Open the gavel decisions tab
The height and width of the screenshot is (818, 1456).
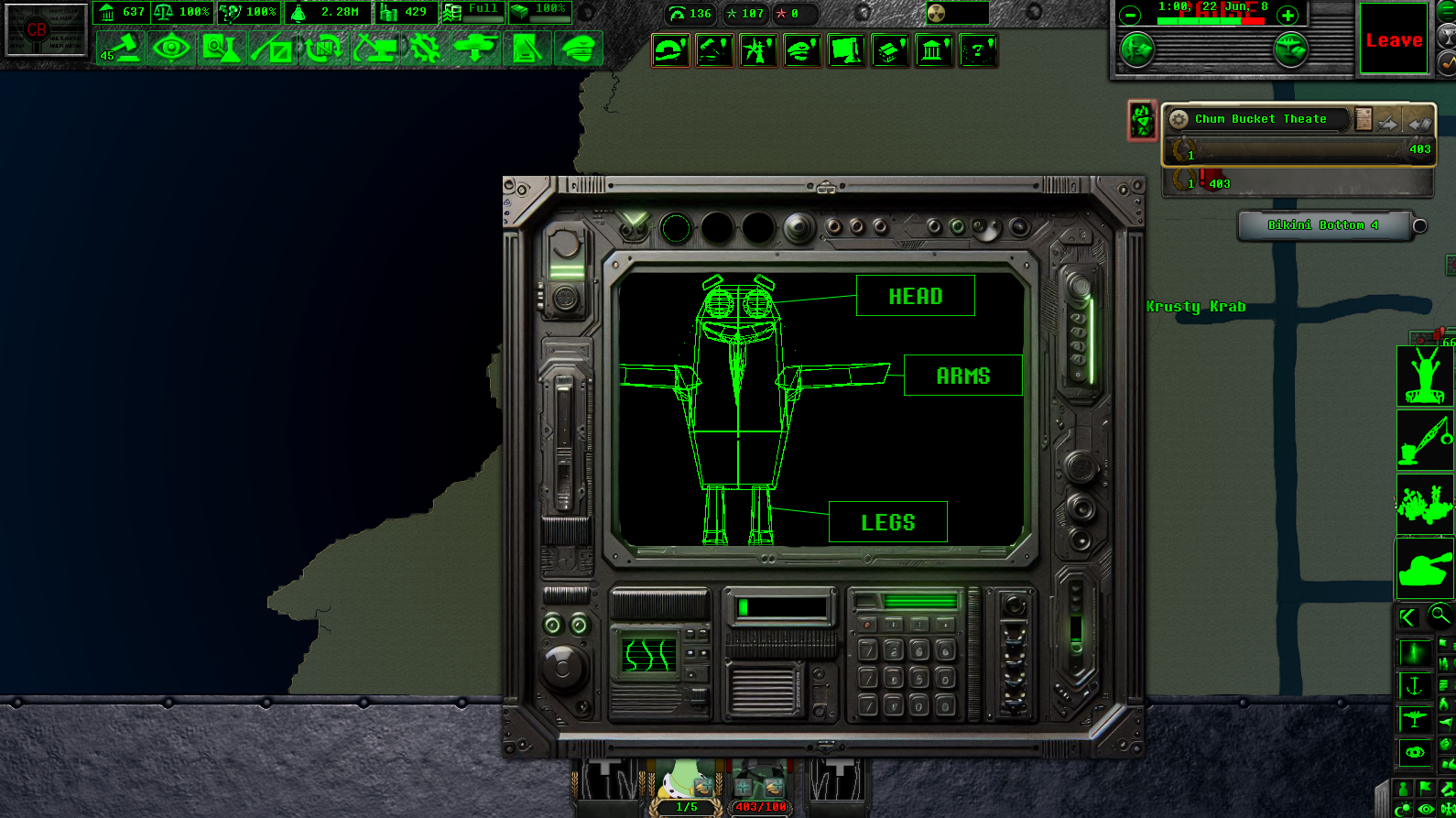tap(121, 49)
